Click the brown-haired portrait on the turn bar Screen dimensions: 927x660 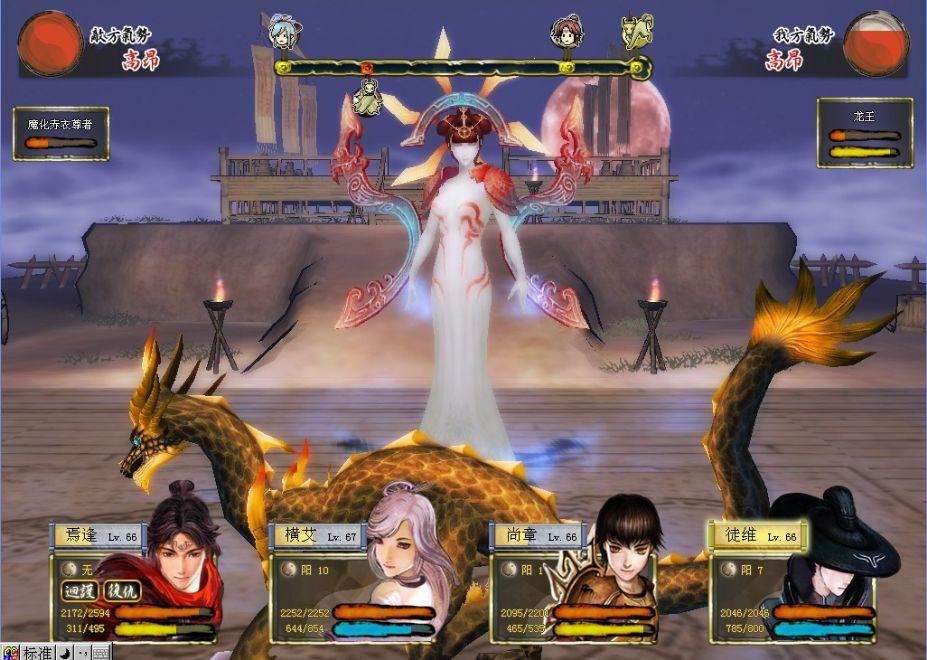567,31
